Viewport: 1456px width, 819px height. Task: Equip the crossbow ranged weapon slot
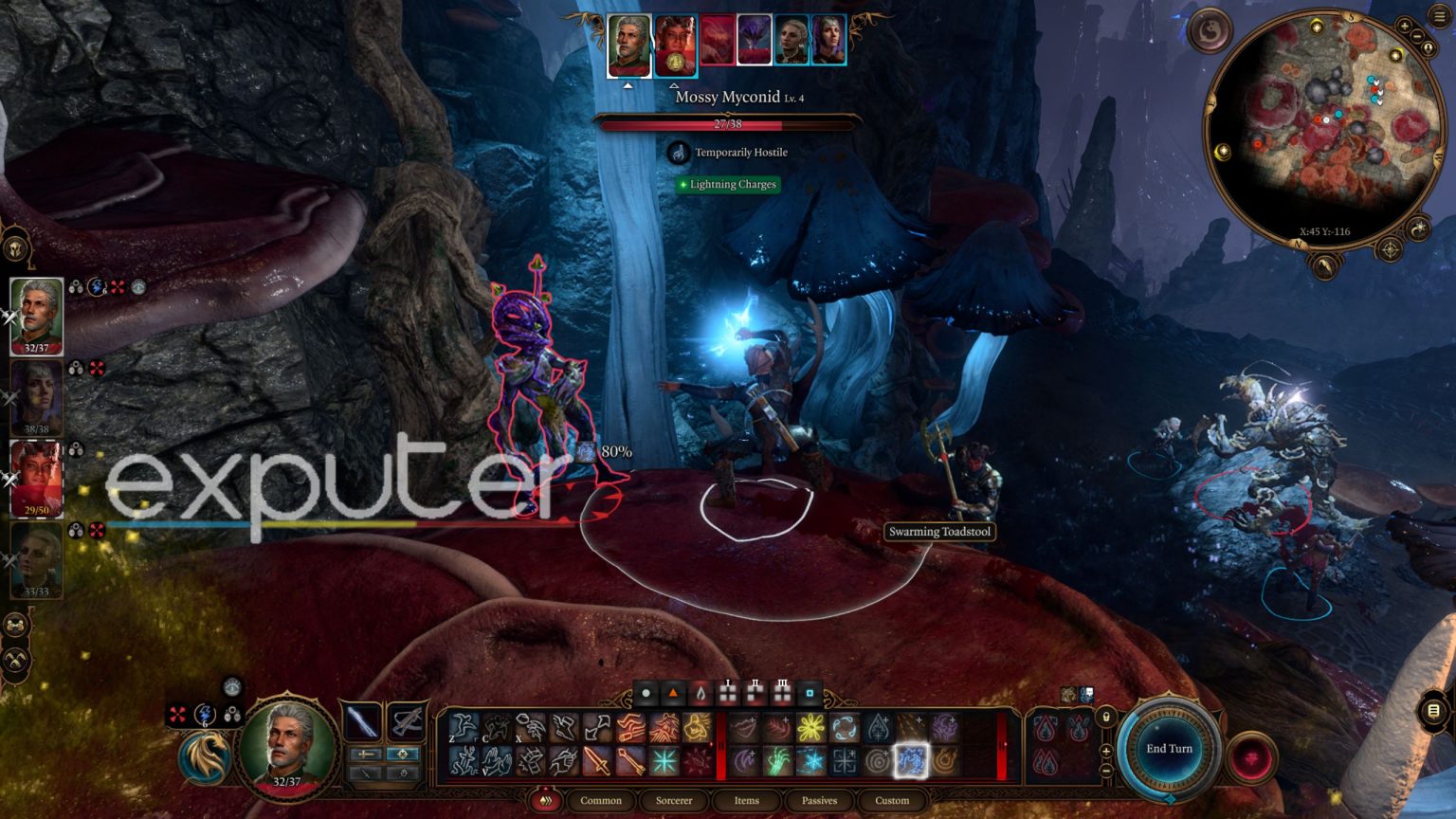pos(407,722)
